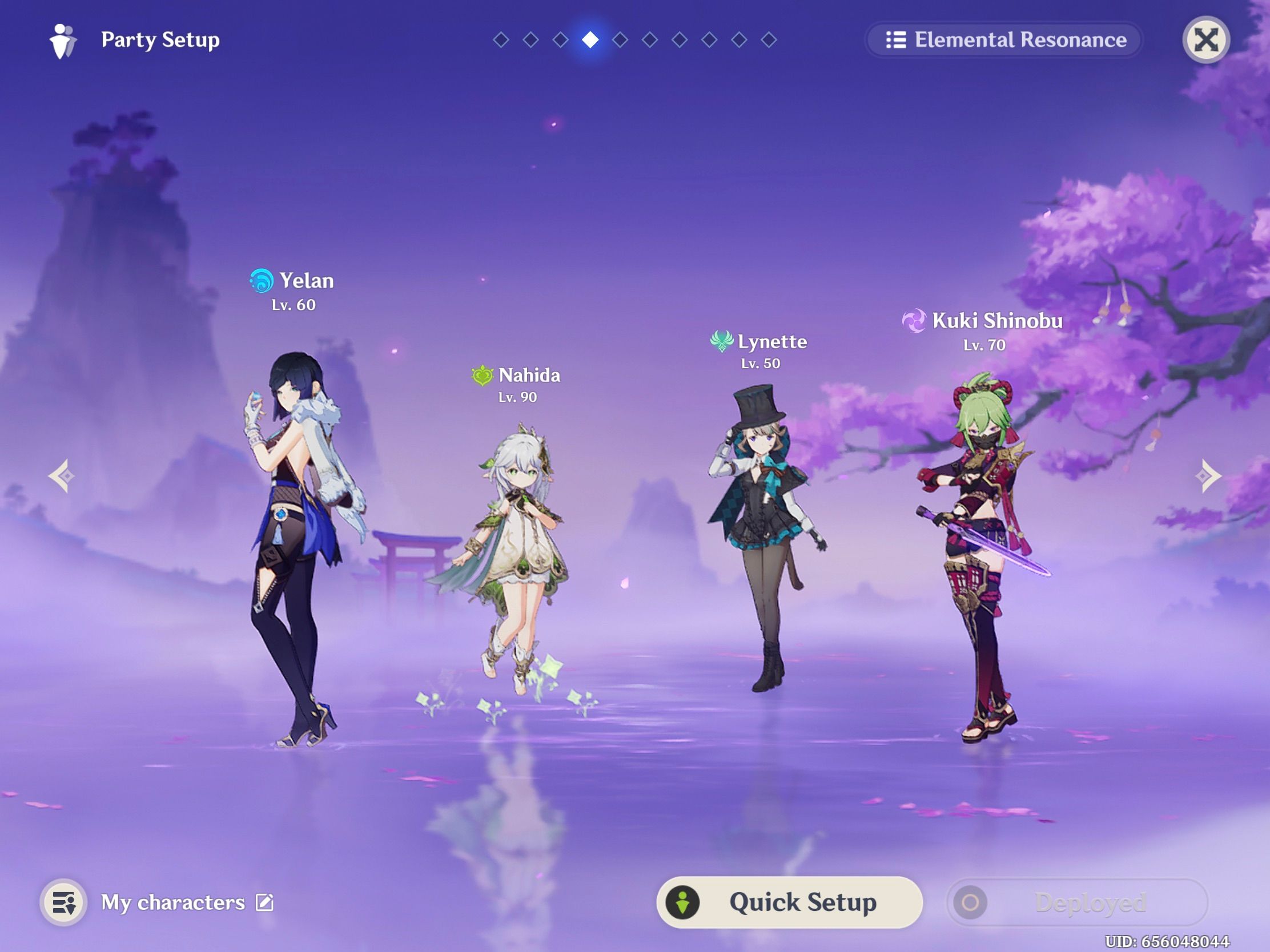Click the green character icon on Quick Setup
The height and width of the screenshot is (952, 1270).
tap(682, 902)
